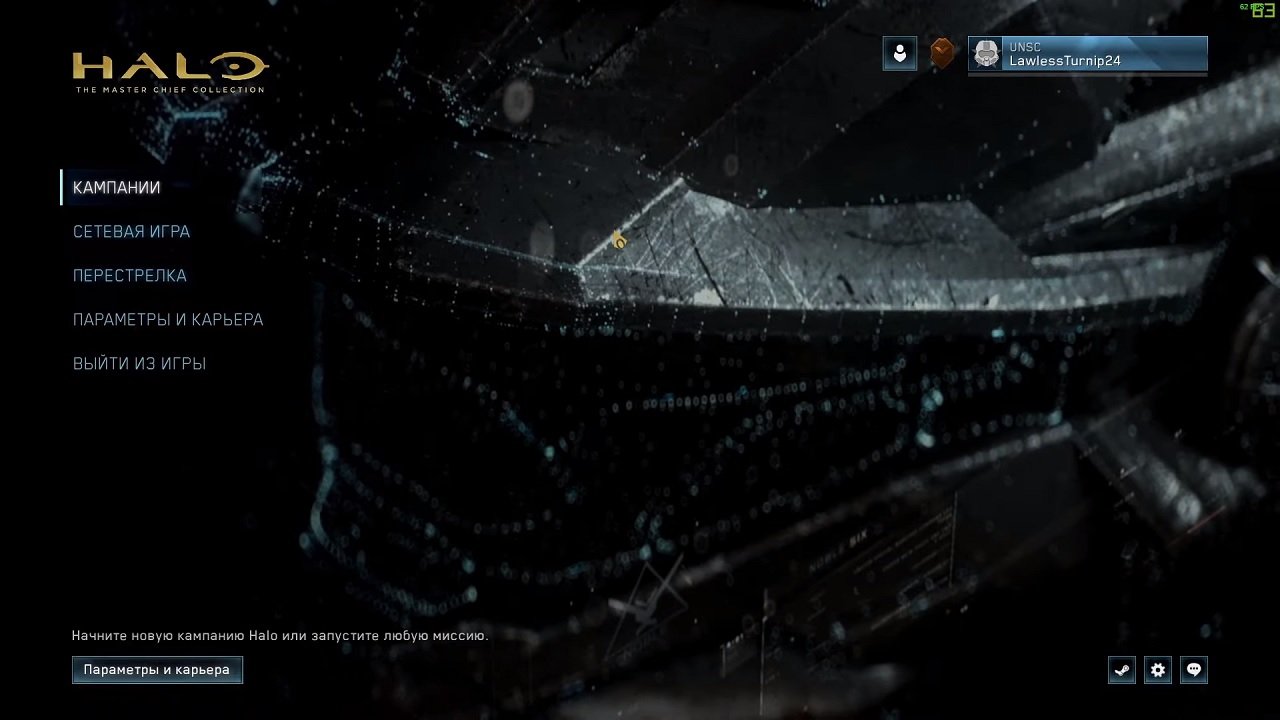Open settings via the gear icon

[x=1157, y=670]
